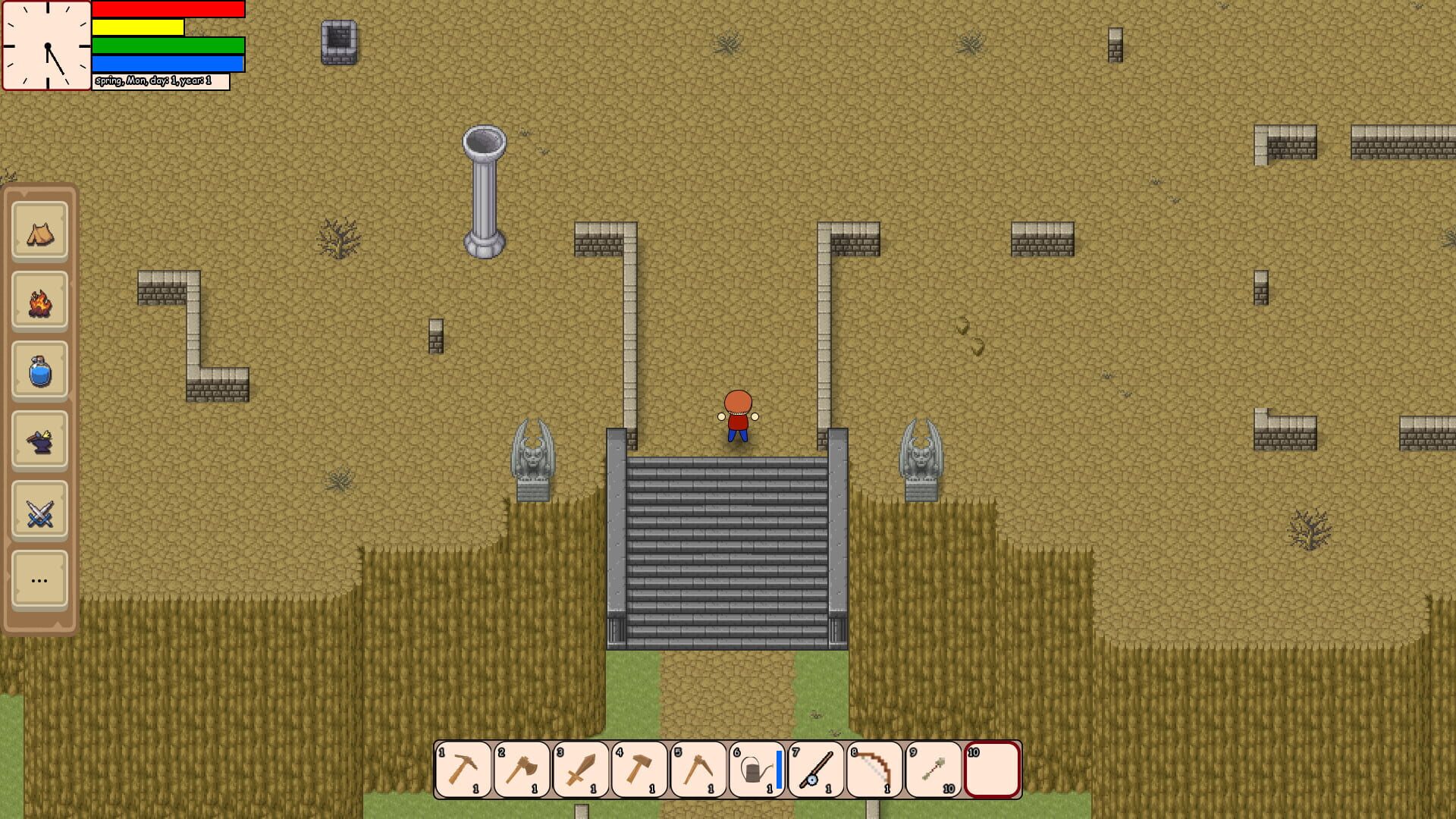Equip the pickaxe in hotbar slot 1
The width and height of the screenshot is (1456, 819).
pyautogui.click(x=463, y=770)
